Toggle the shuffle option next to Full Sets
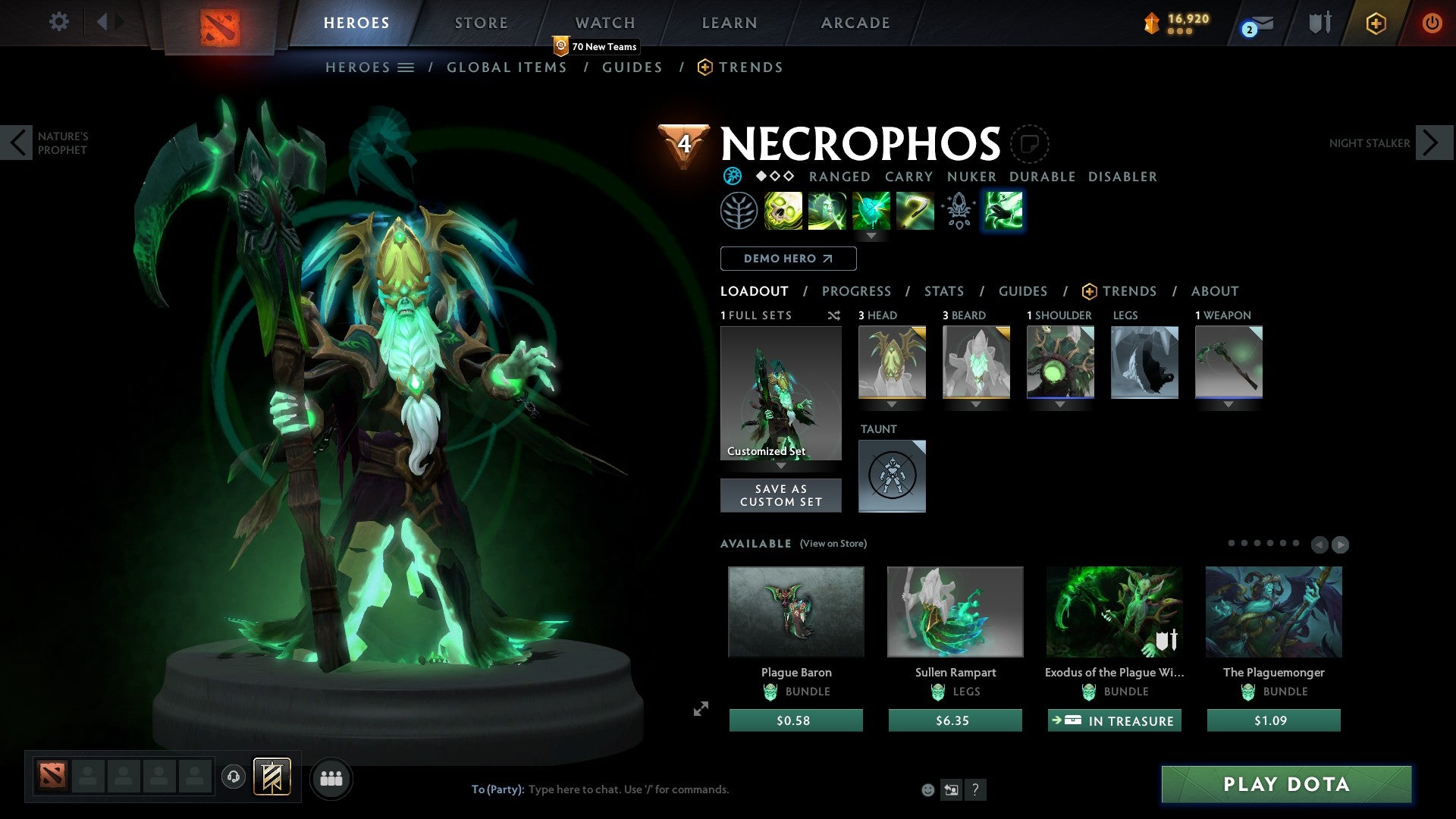 pyautogui.click(x=834, y=315)
